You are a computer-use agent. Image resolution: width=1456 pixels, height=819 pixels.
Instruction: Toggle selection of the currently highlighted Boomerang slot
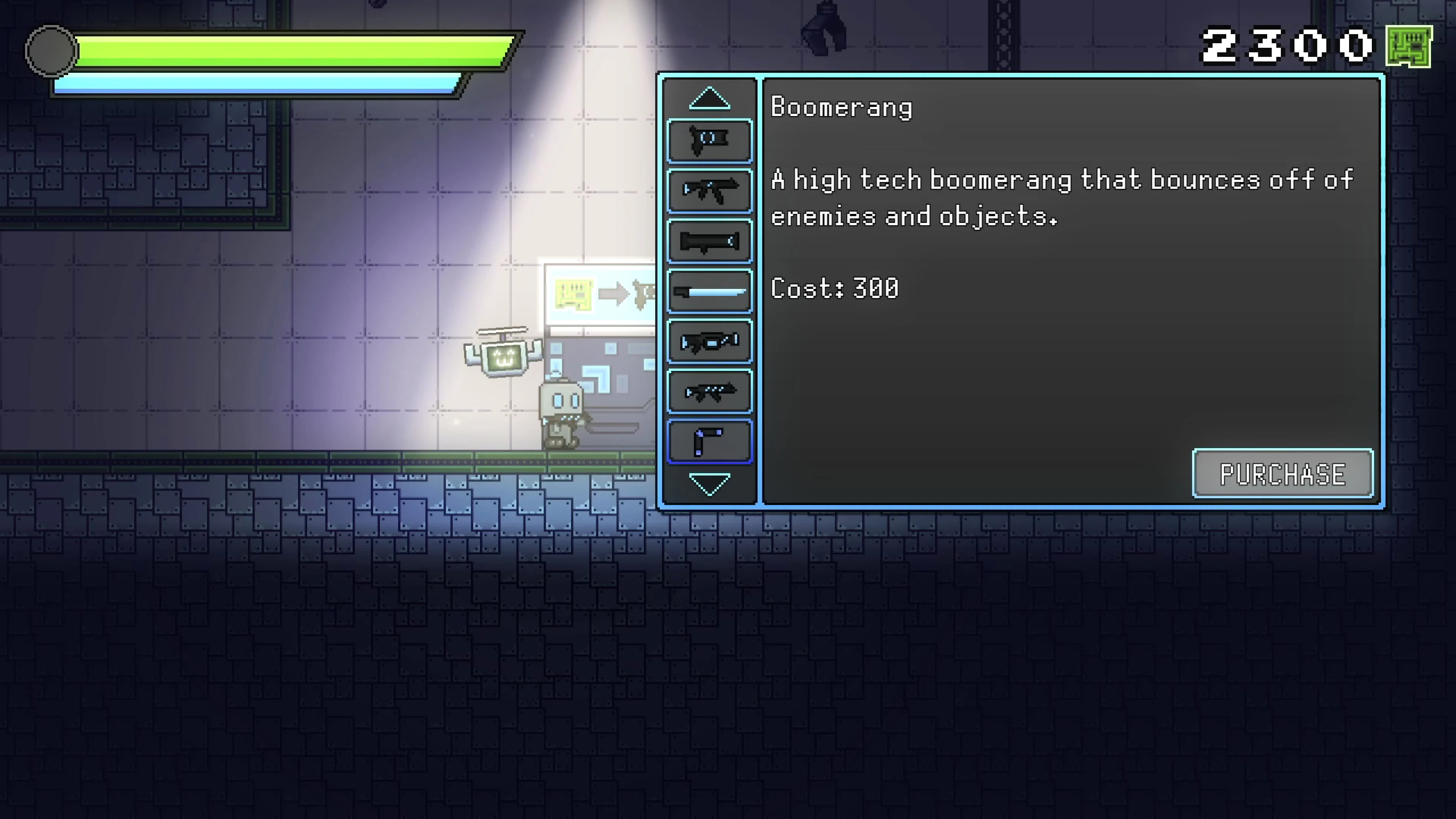coord(709,441)
